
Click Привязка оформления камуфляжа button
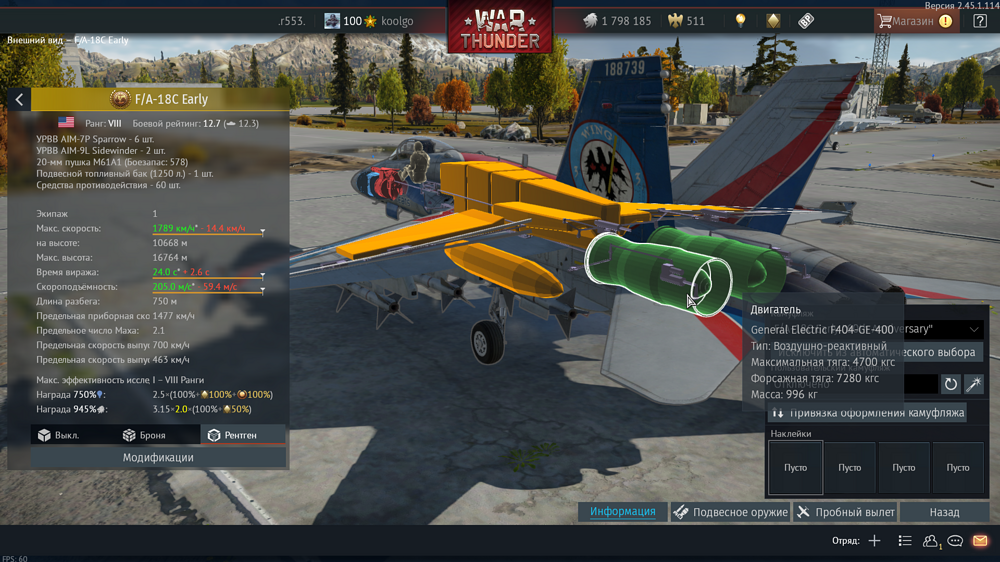tap(866, 412)
